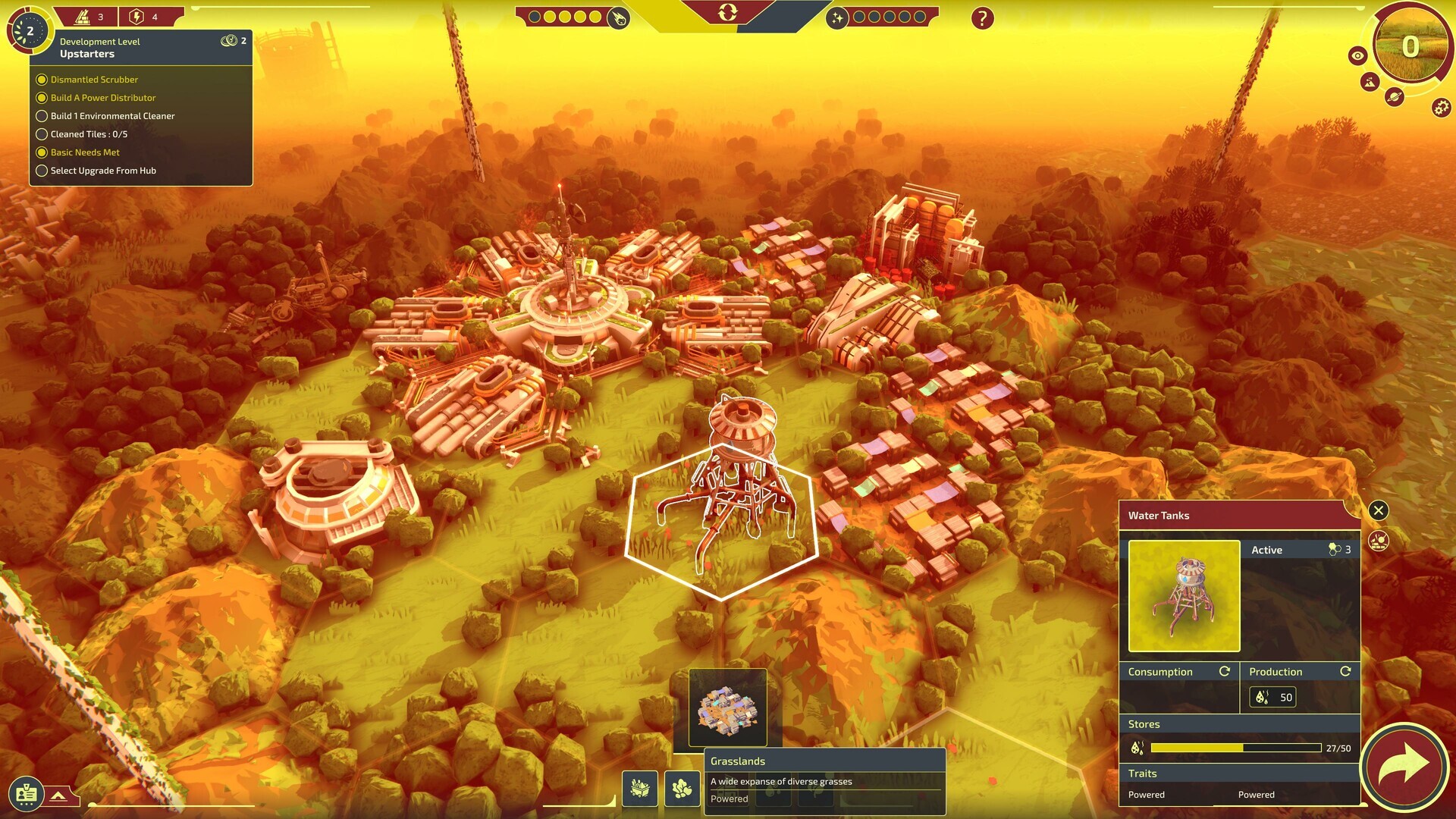Click the Water Tanks building portrait
The image size is (1456, 819).
[1184, 596]
